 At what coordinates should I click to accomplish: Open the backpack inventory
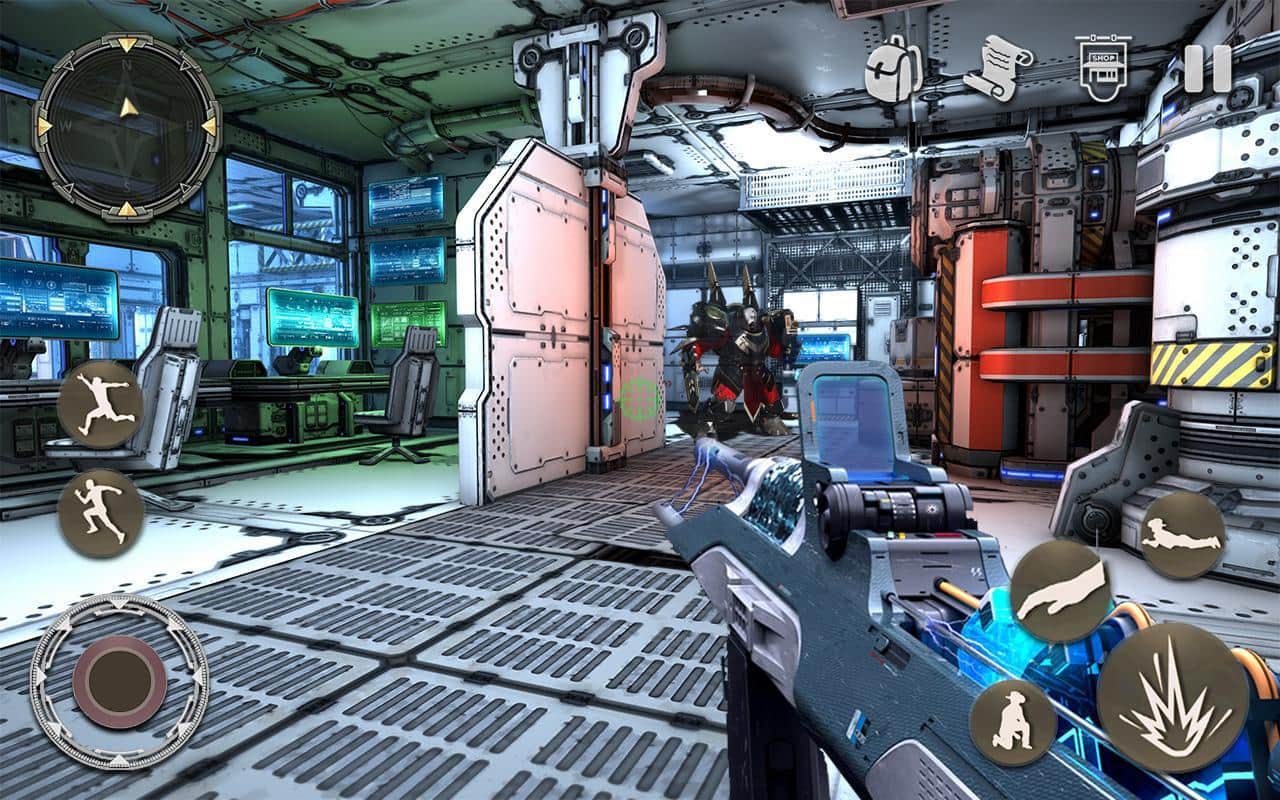click(893, 70)
